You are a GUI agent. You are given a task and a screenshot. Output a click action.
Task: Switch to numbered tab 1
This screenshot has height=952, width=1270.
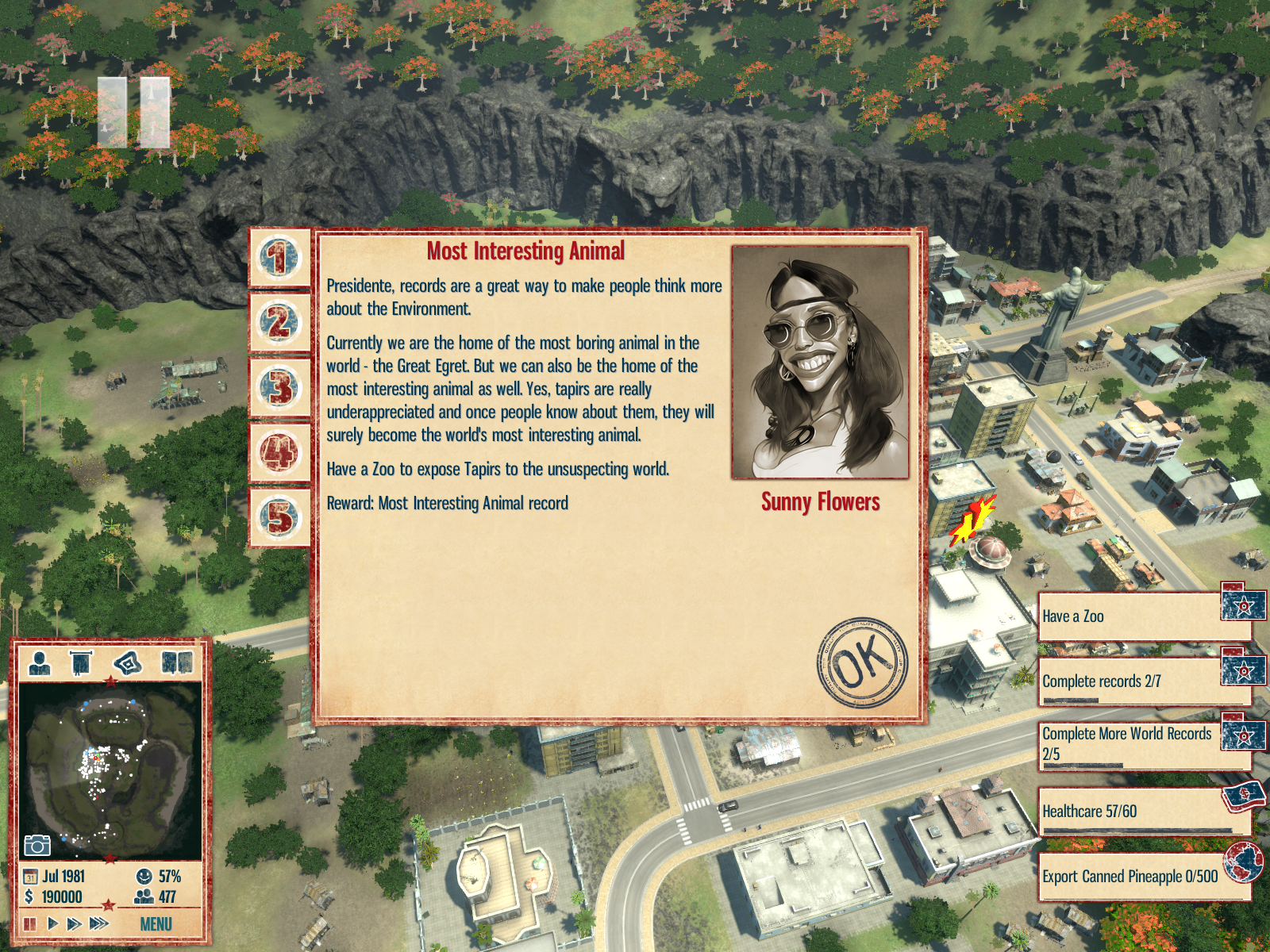coord(279,259)
